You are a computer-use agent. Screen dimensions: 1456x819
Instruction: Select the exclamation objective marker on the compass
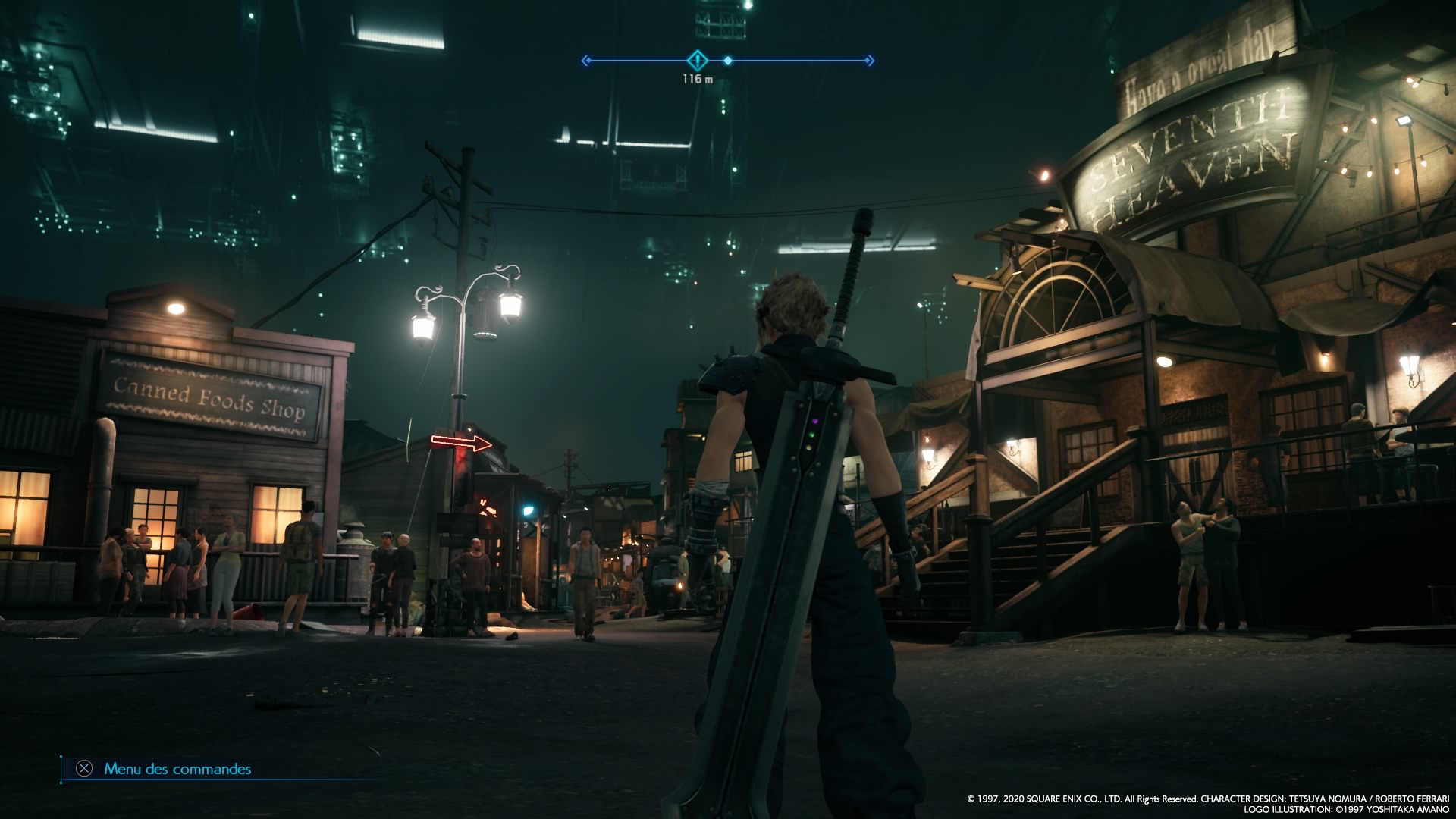697,60
